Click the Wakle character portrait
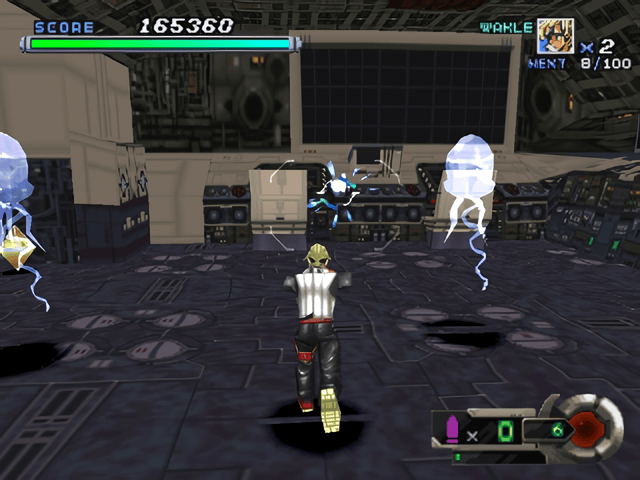Screen dimensions: 640x480 click(556, 36)
